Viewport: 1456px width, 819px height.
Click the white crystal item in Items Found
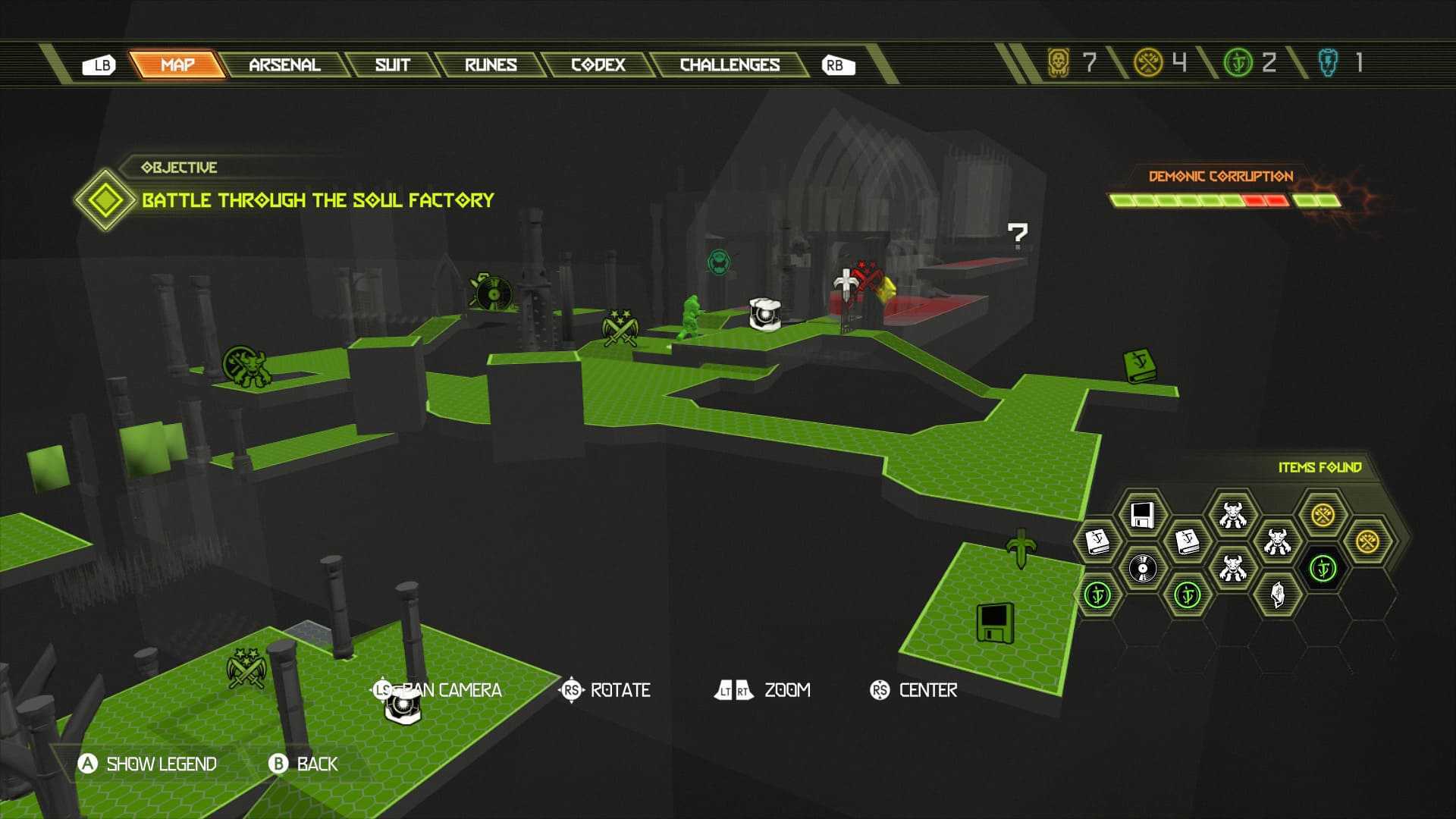(x=1277, y=594)
